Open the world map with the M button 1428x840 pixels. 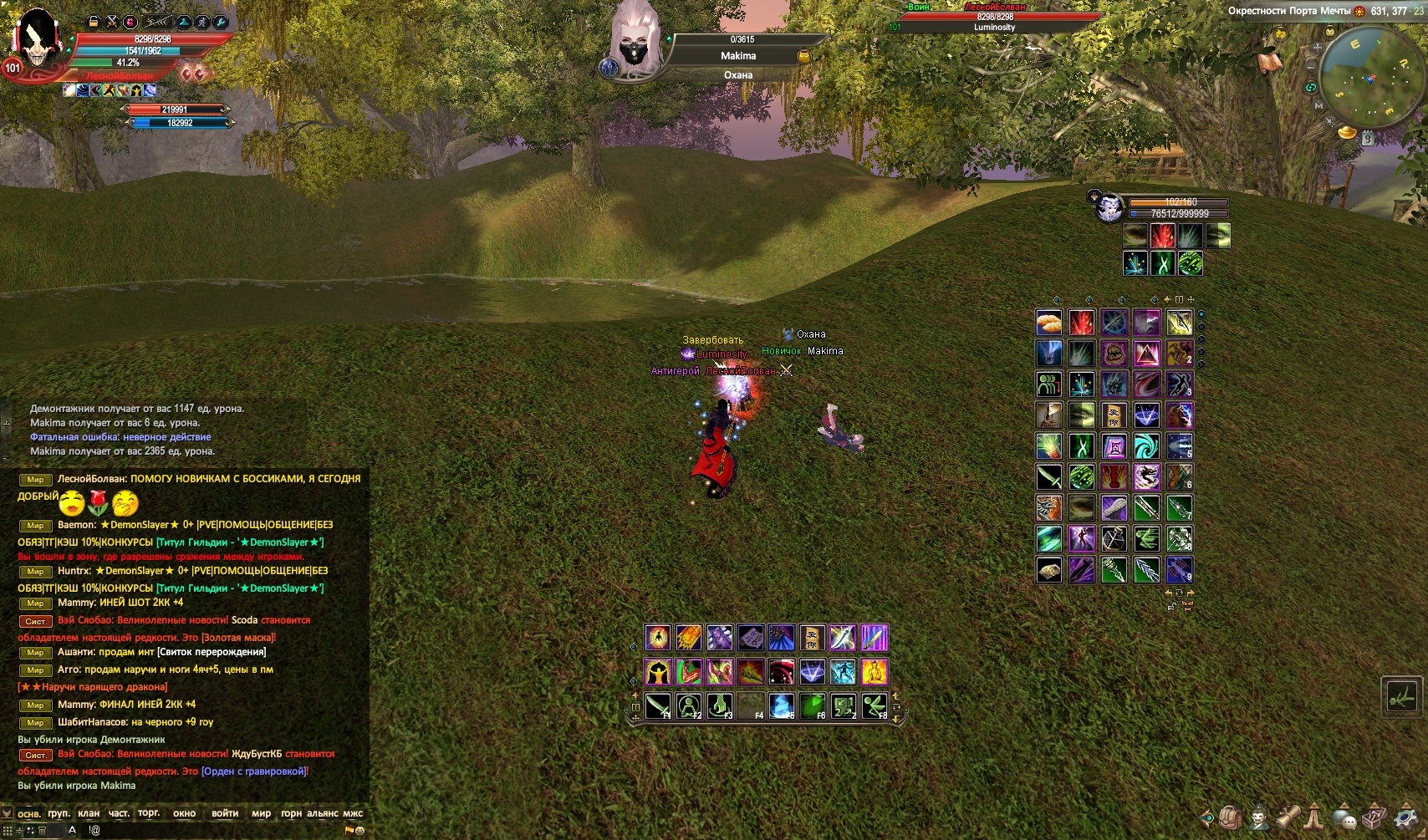point(1318,106)
